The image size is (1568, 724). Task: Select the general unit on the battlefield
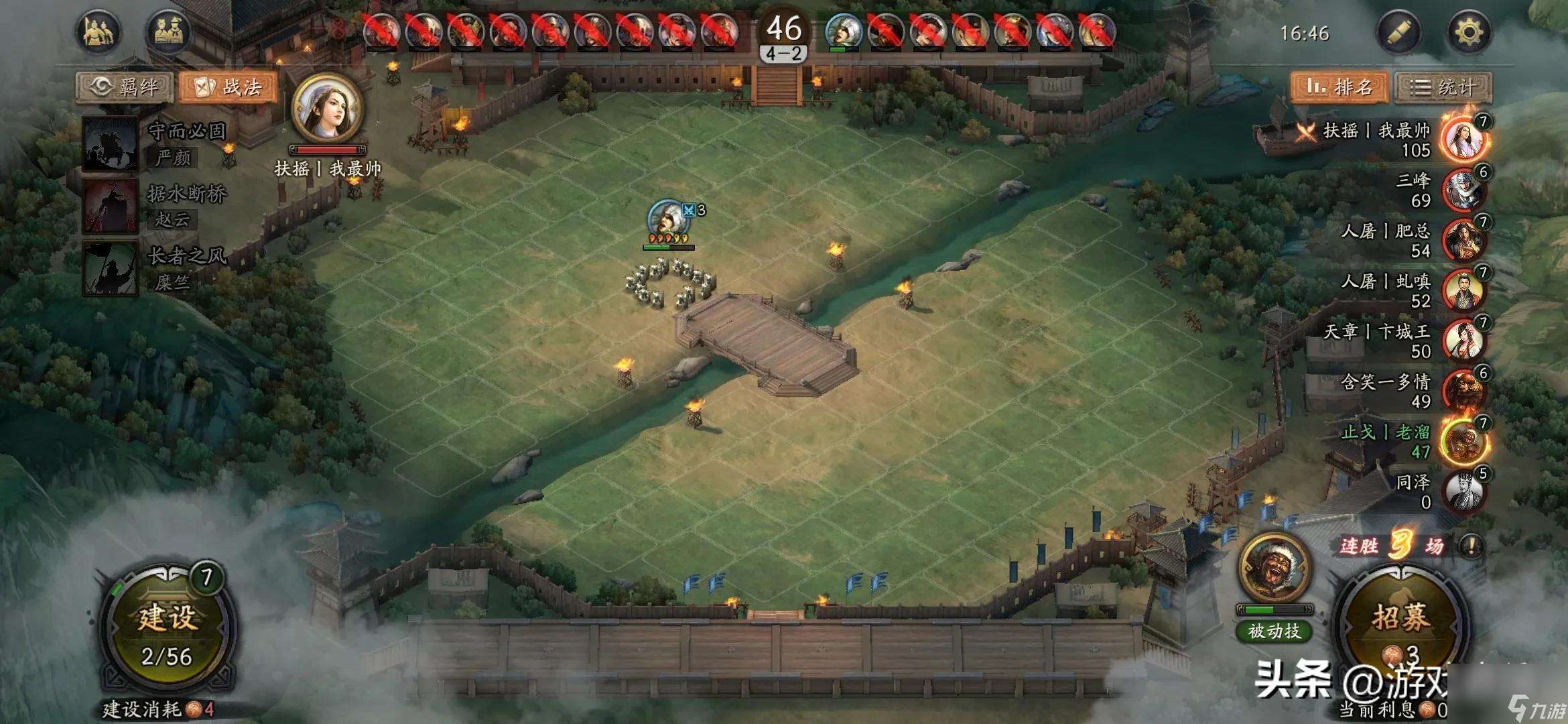tap(668, 219)
